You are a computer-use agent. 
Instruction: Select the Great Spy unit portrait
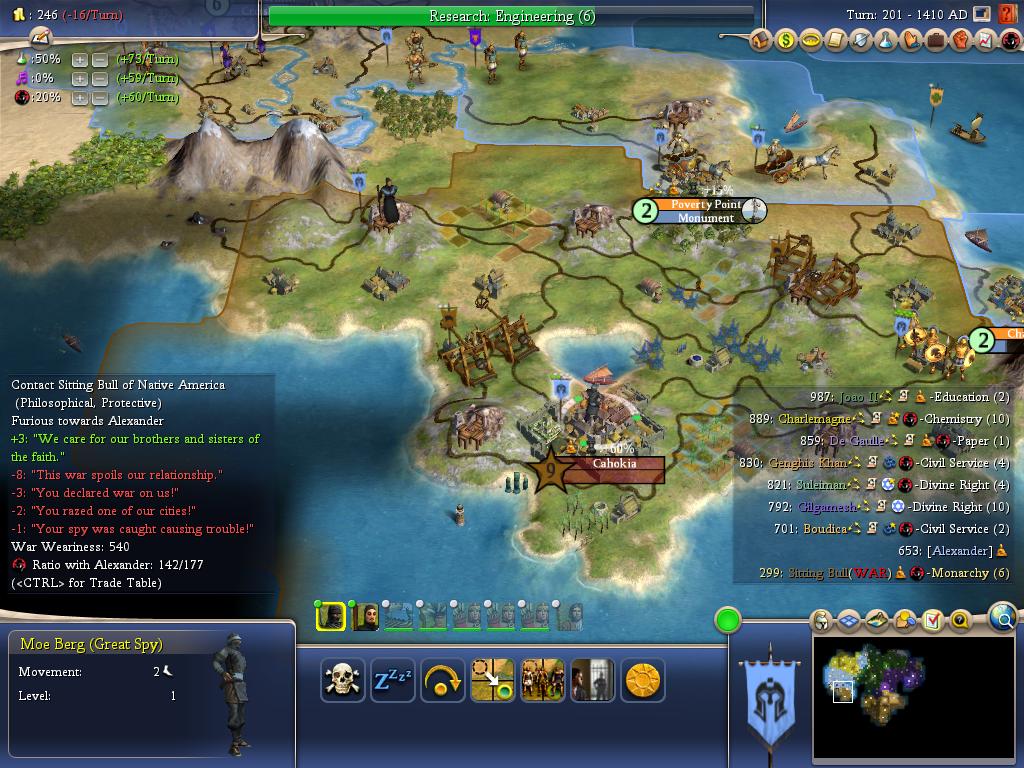click(x=330, y=616)
